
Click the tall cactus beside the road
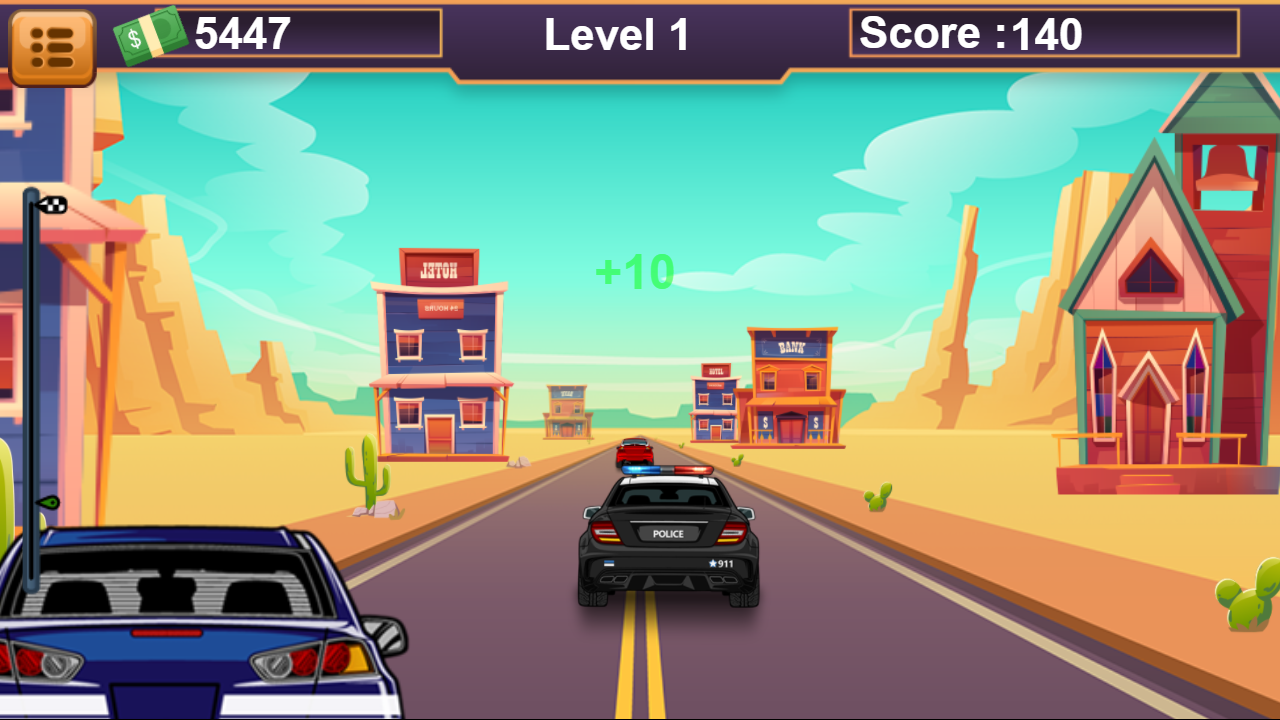pyautogui.click(x=370, y=470)
